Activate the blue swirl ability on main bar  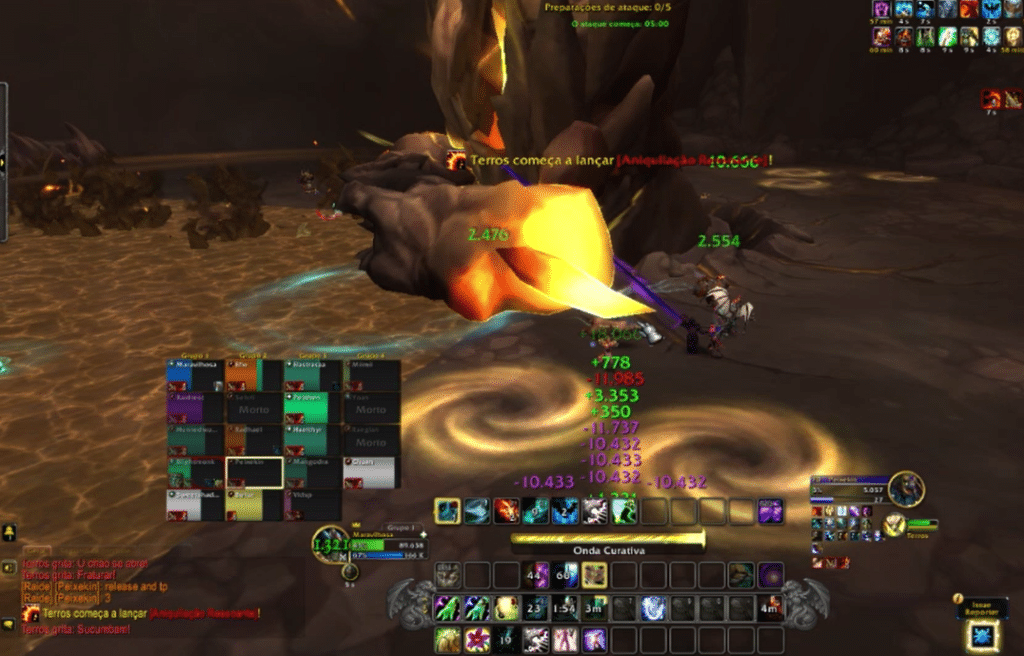pyautogui.click(x=653, y=608)
